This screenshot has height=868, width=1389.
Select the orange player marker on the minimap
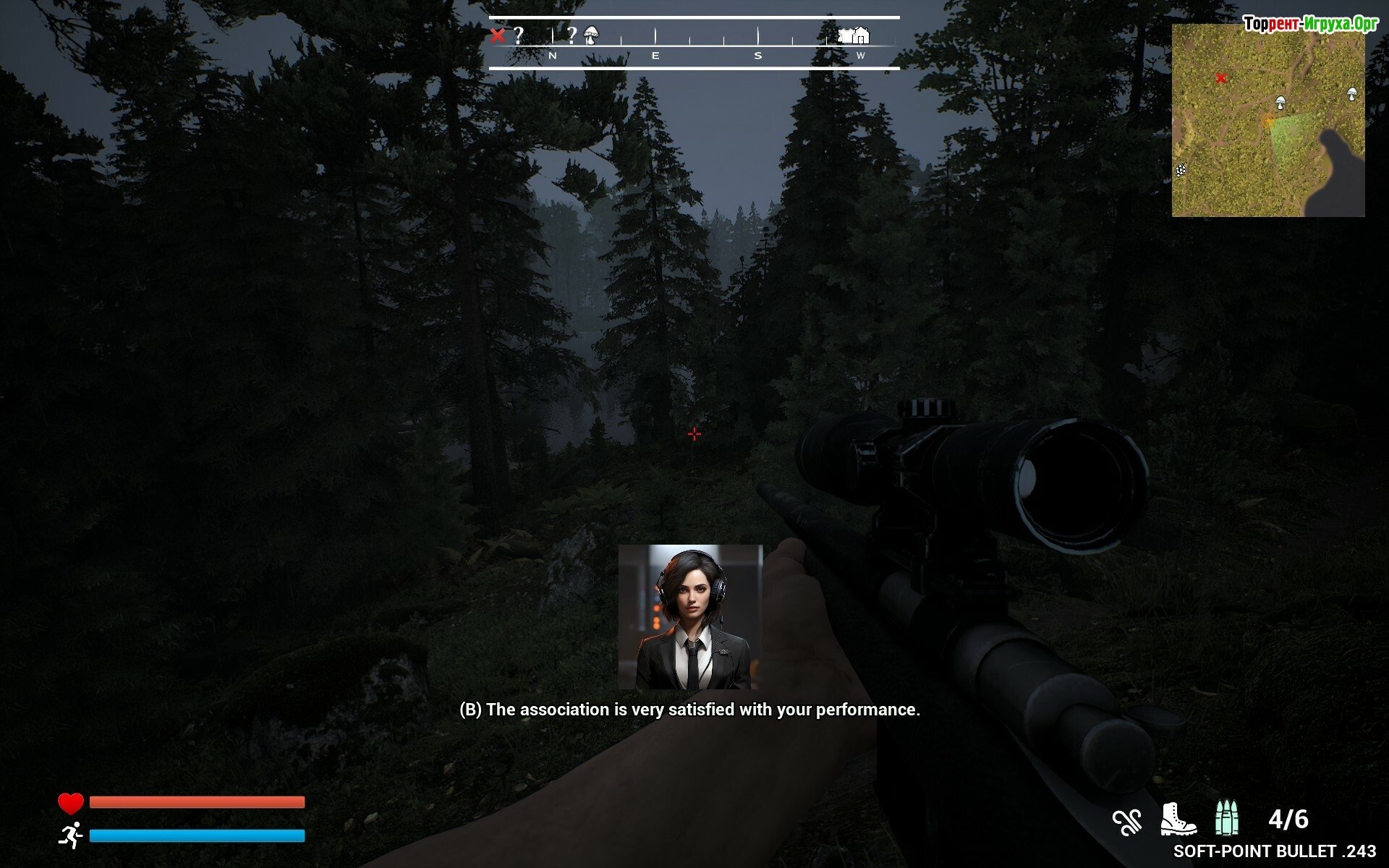[1268, 121]
